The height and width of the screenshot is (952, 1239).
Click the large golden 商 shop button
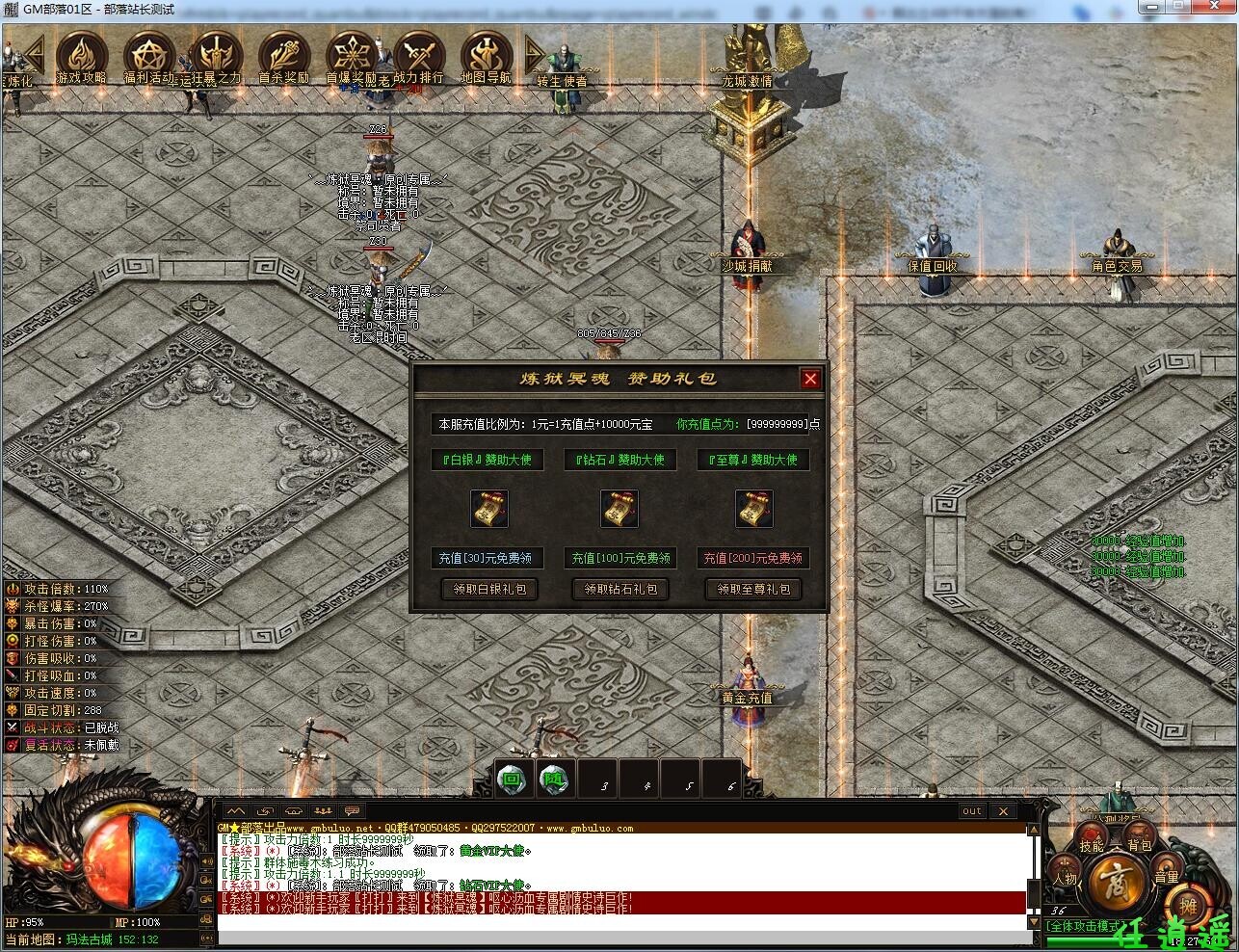point(1115,880)
